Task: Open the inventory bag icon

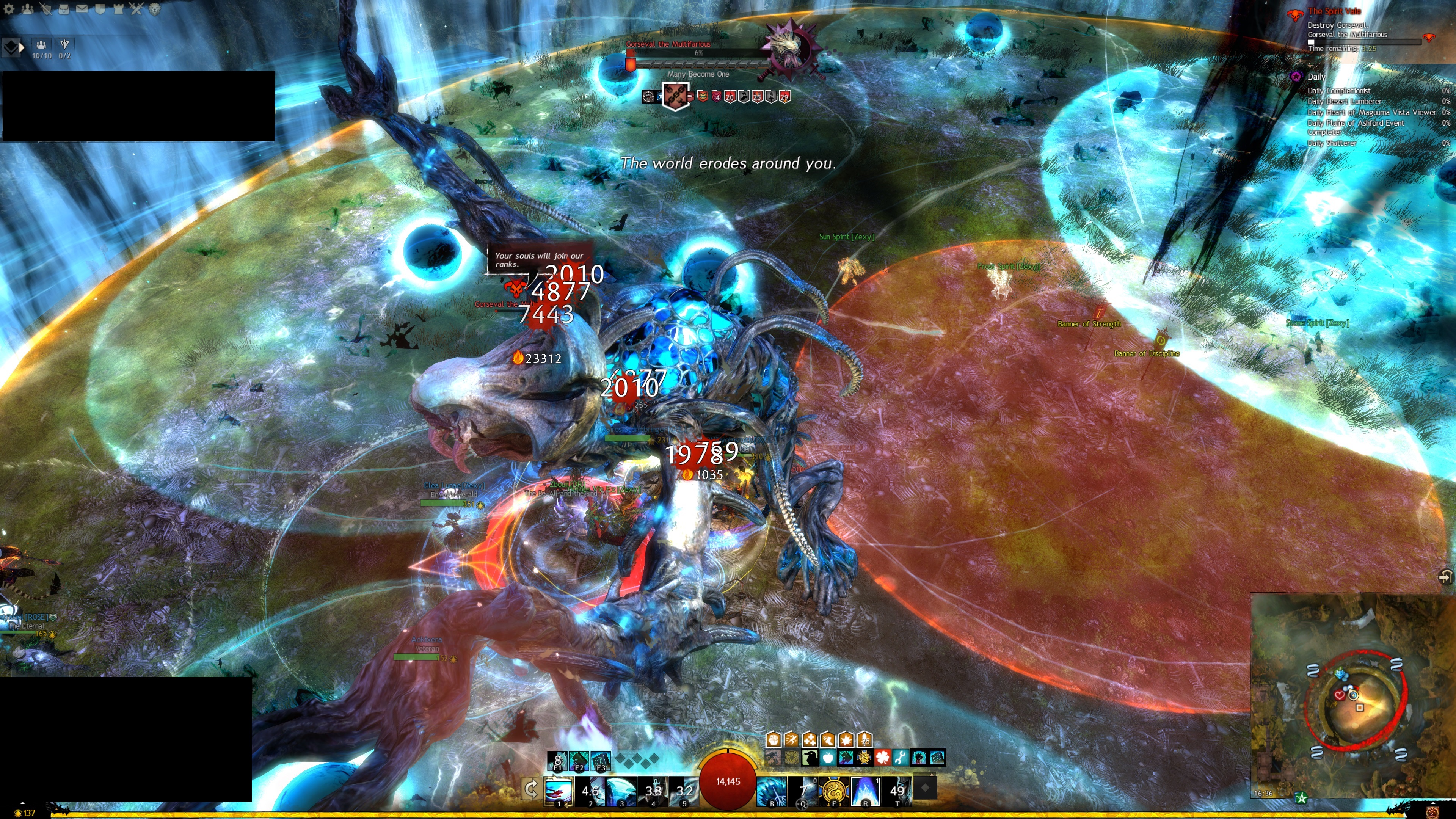Action: coord(64,8)
